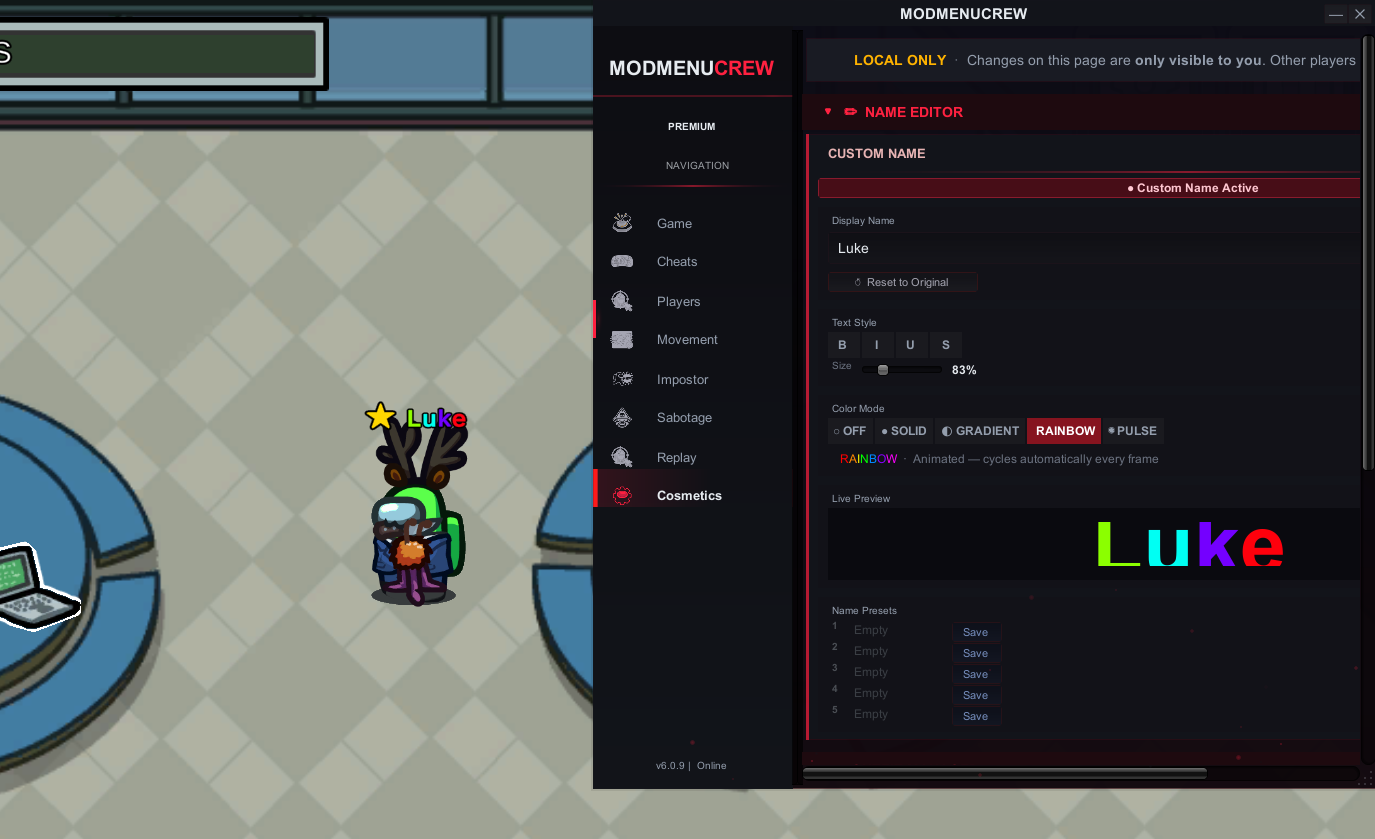Click the pencil icon beside NAME EDITOR
This screenshot has height=839, width=1375.
(850, 112)
